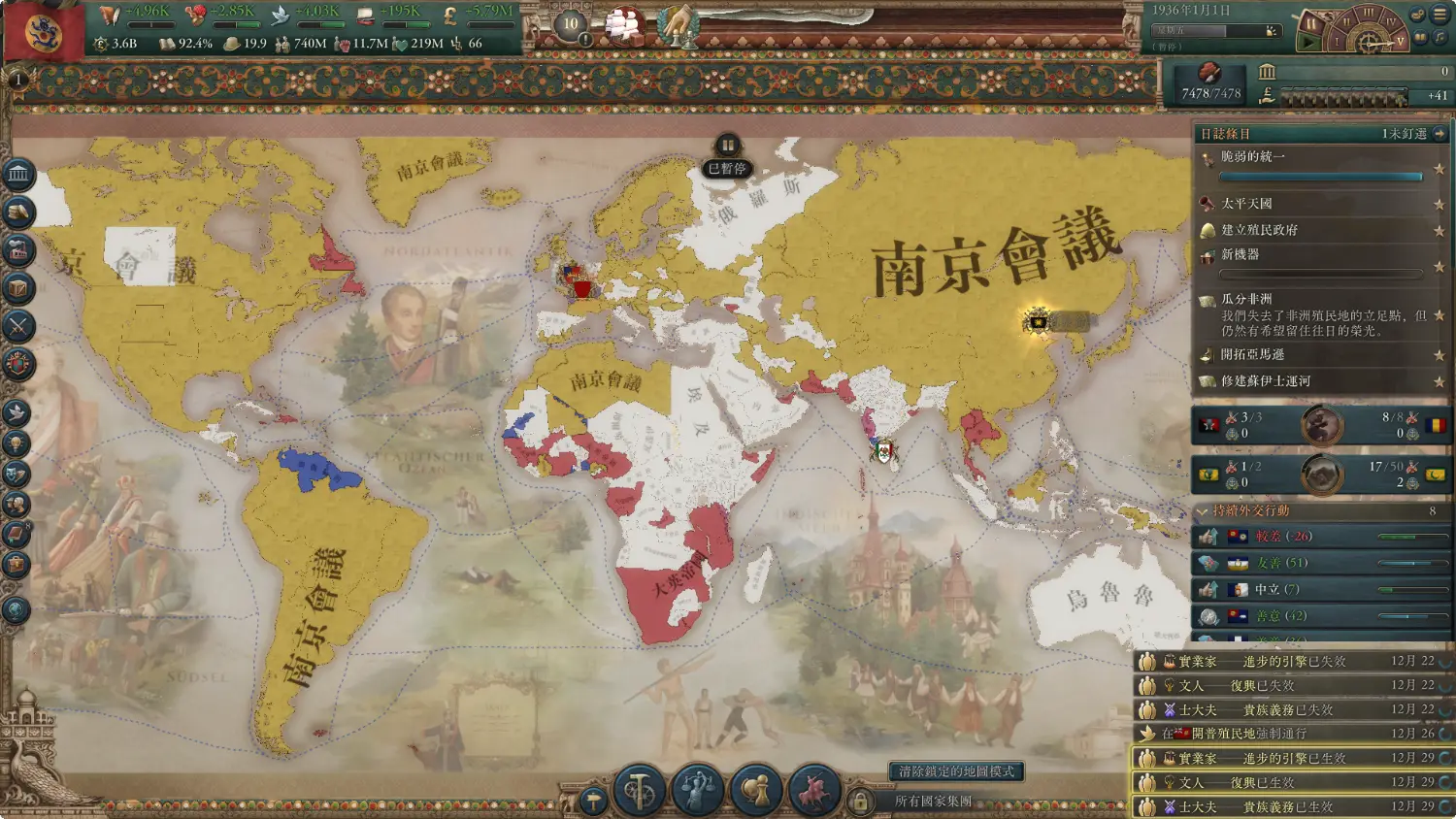This screenshot has width=1456, height=819.
Task: Open the production lens with hammer and gear
Action: (x=640, y=791)
